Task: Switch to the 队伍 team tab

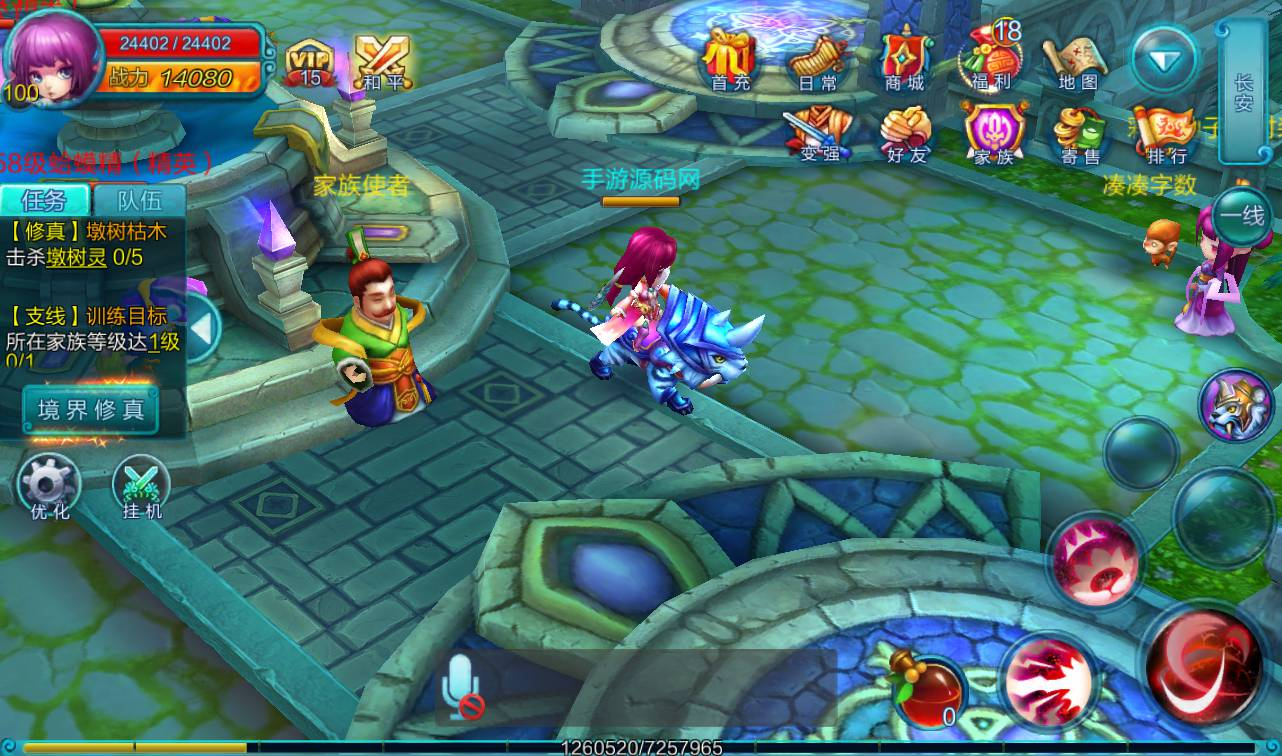Action: pos(139,200)
